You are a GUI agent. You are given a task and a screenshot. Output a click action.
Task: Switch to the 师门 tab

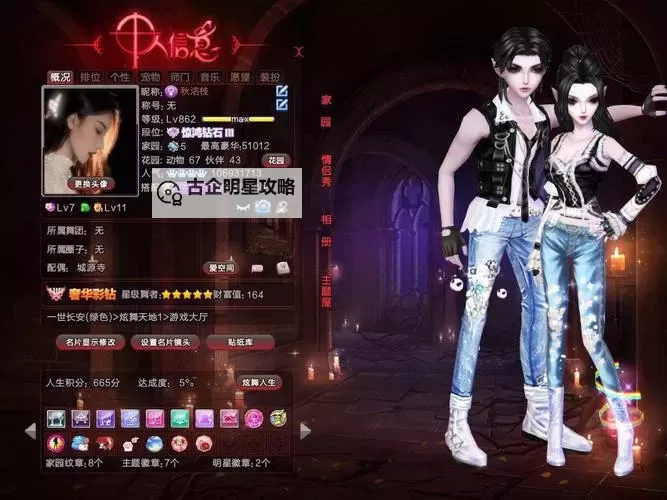pyautogui.click(x=179, y=76)
